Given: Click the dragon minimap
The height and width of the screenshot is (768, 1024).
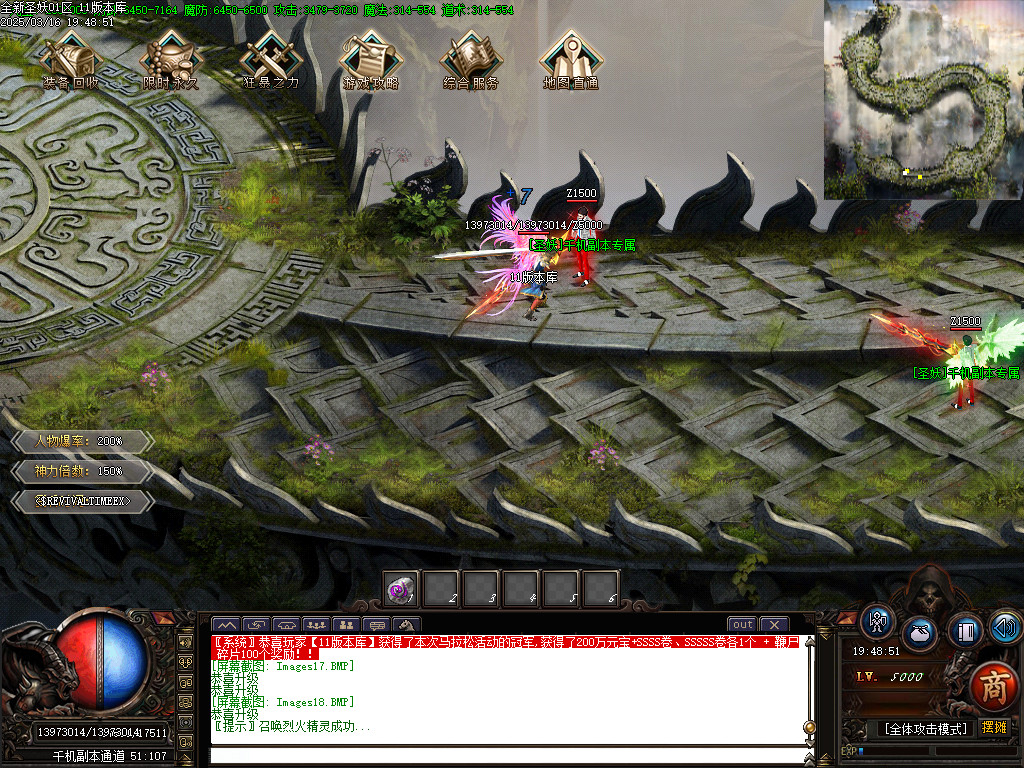Looking at the screenshot, I should point(924,100).
